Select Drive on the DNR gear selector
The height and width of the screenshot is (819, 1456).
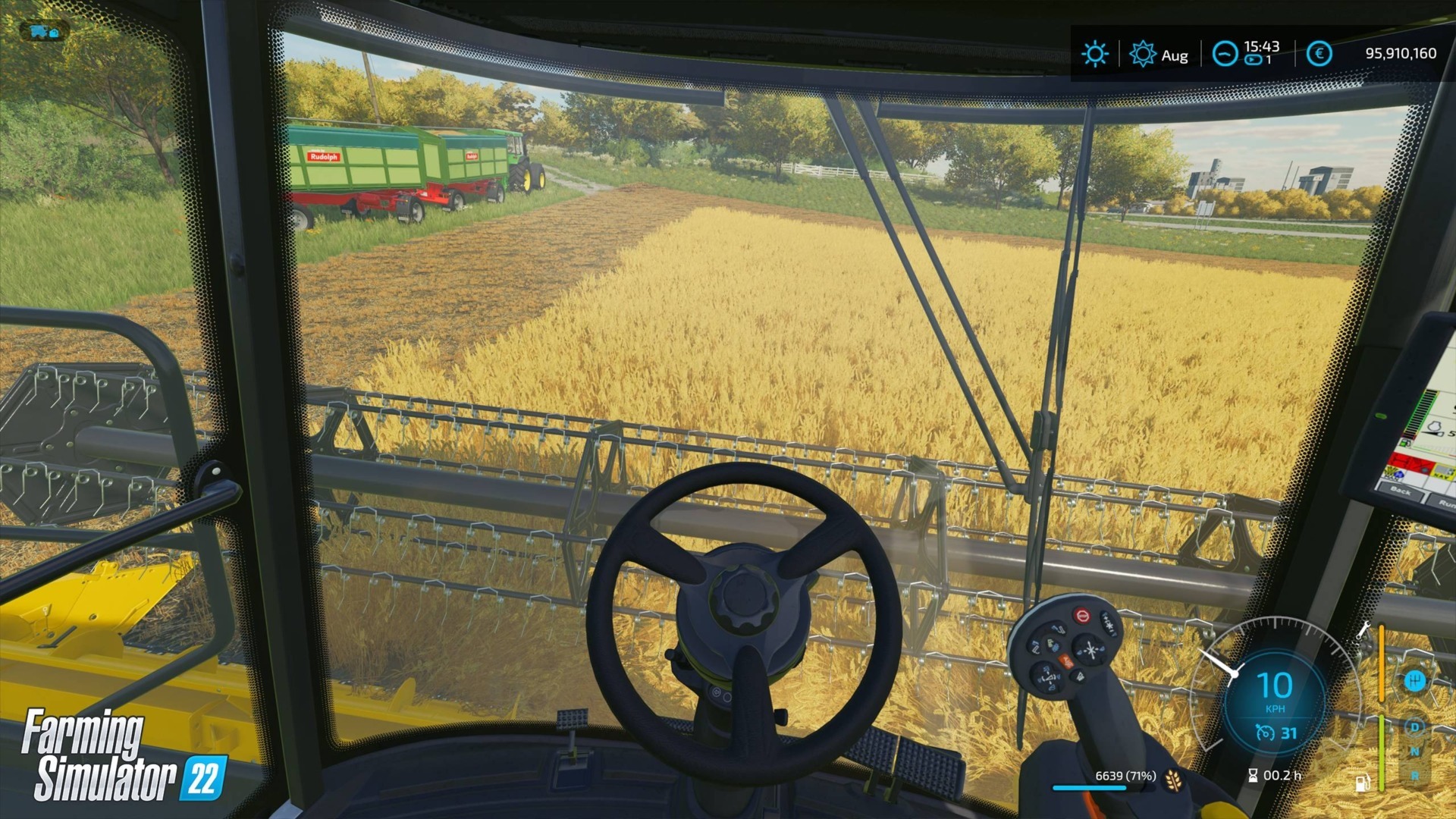point(1414,726)
